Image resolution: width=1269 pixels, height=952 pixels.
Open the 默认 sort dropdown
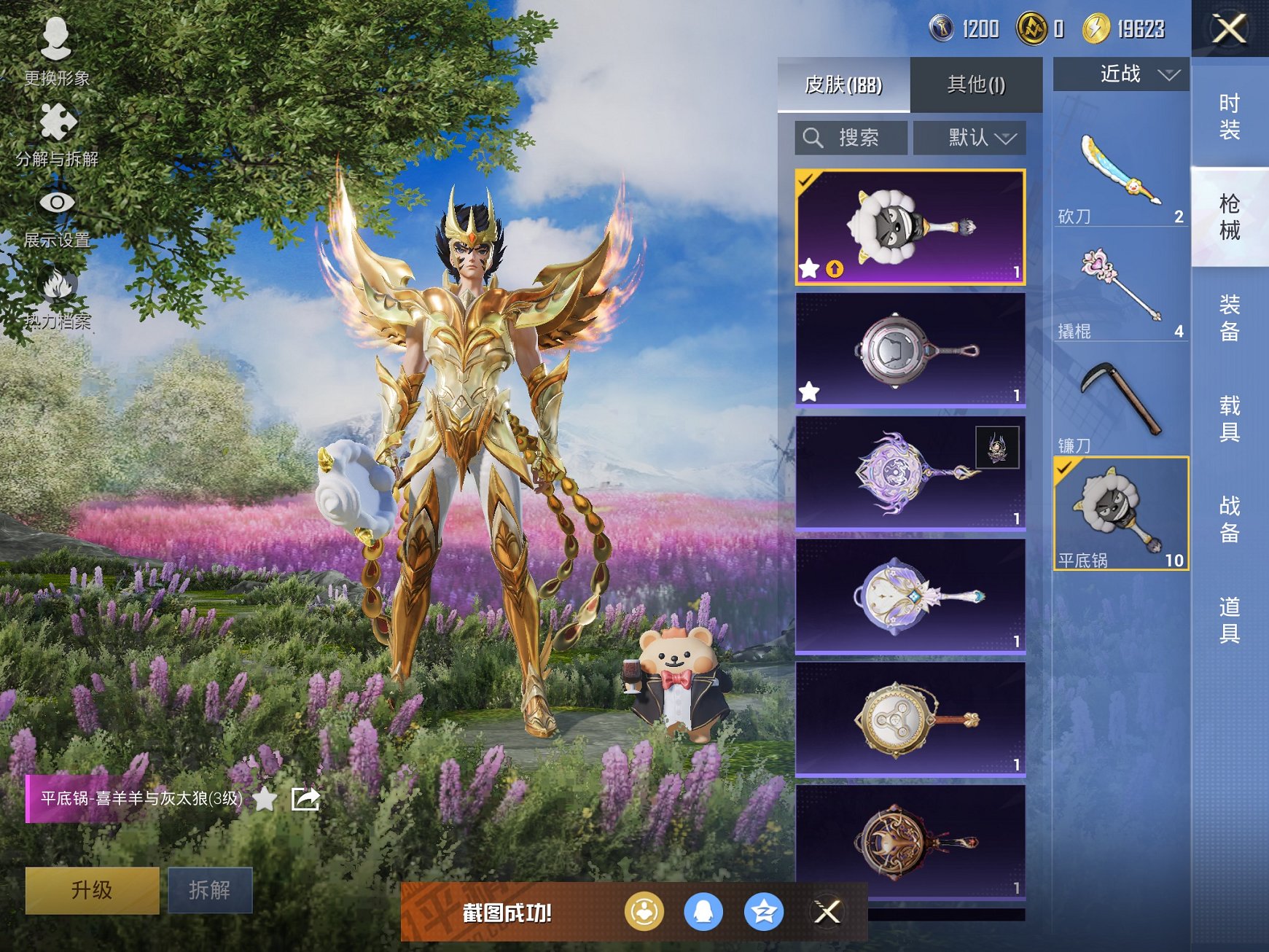pyautogui.click(x=969, y=138)
